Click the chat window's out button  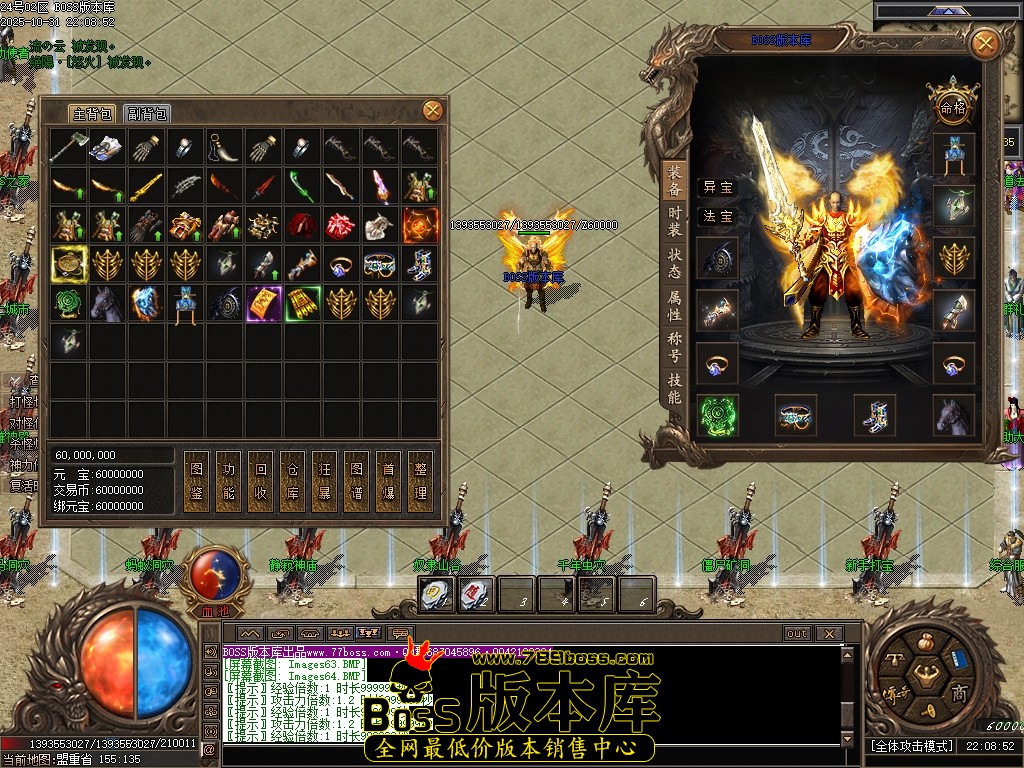click(x=797, y=634)
